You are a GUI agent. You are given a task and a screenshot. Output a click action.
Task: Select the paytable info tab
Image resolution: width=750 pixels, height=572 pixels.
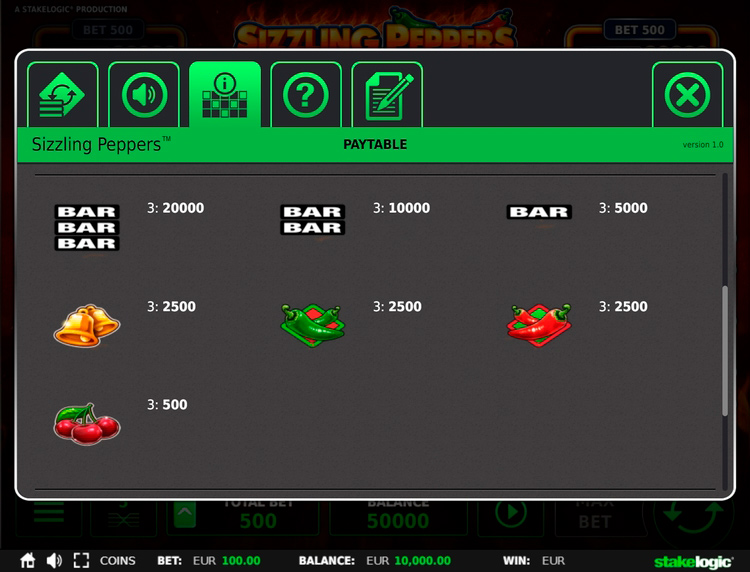coord(225,95)
